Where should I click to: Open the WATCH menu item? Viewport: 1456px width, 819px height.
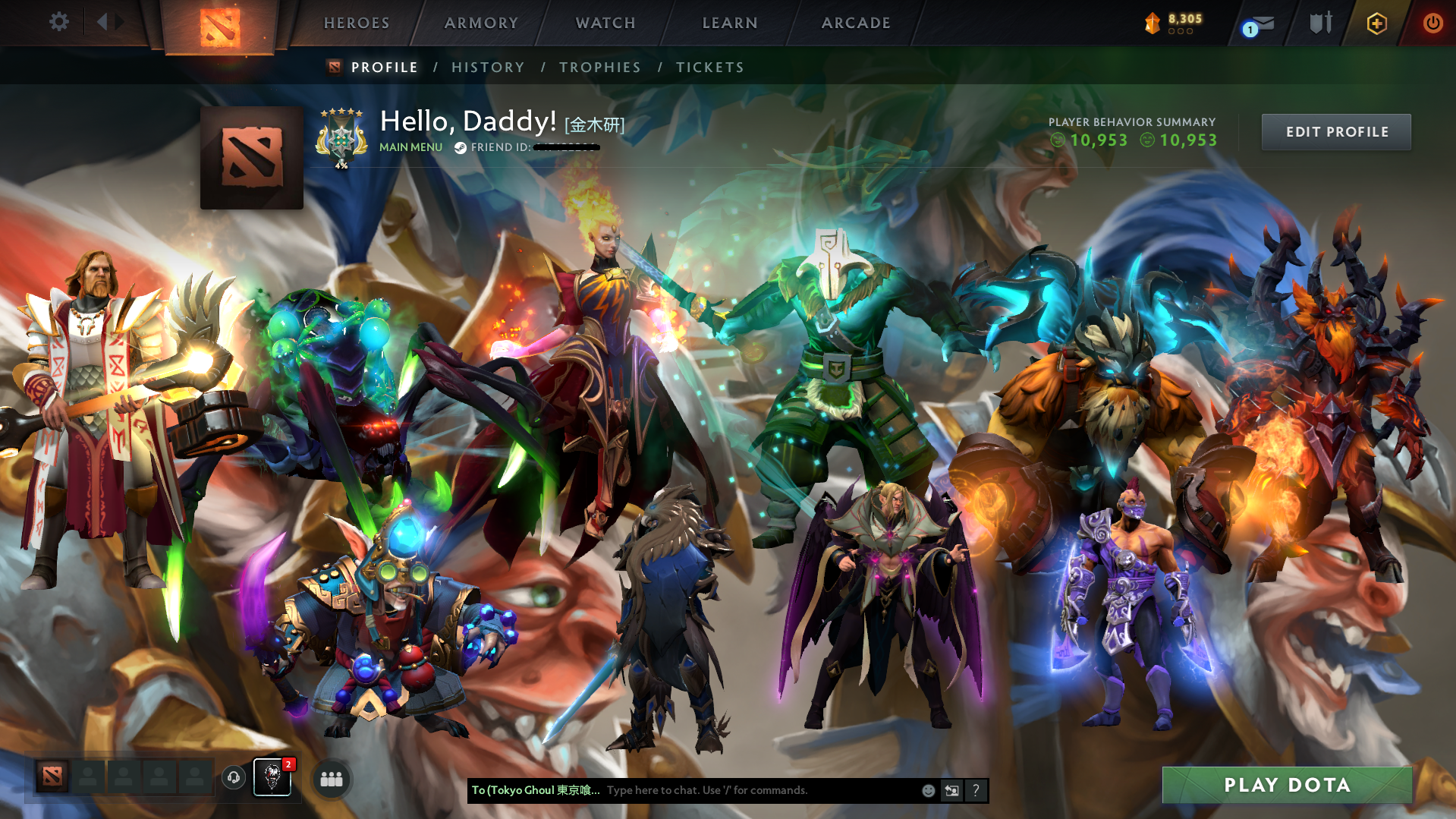tap(605, 23)
